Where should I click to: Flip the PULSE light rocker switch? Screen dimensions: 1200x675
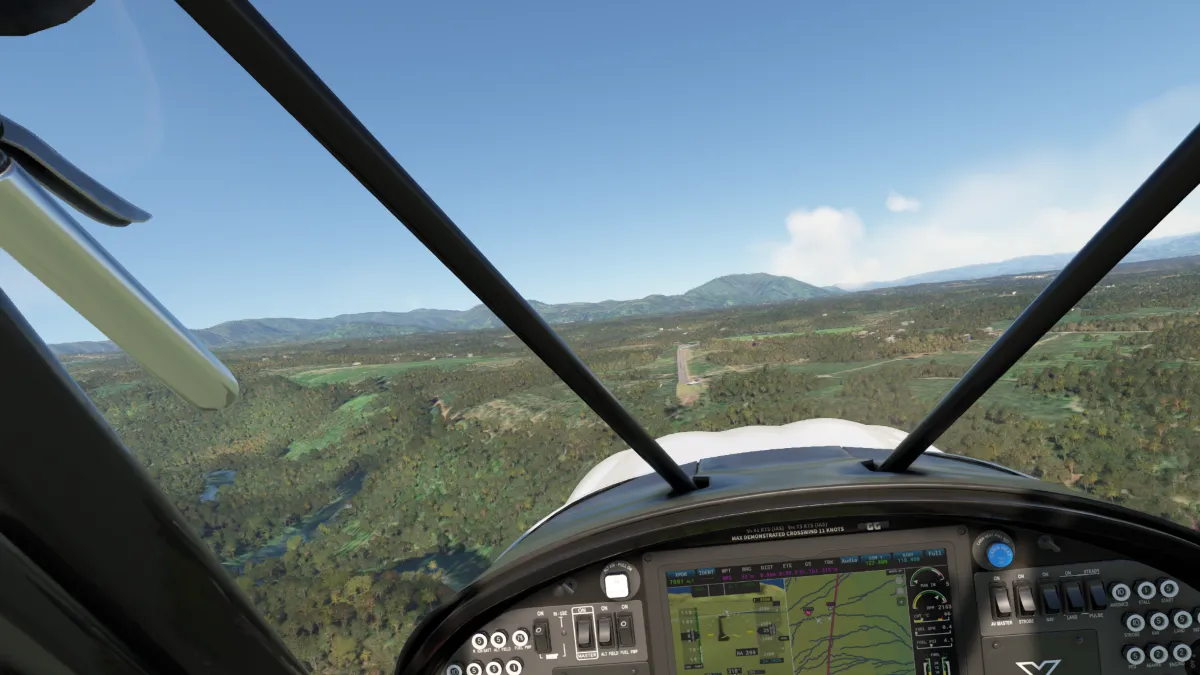[x=1099, y=595]
